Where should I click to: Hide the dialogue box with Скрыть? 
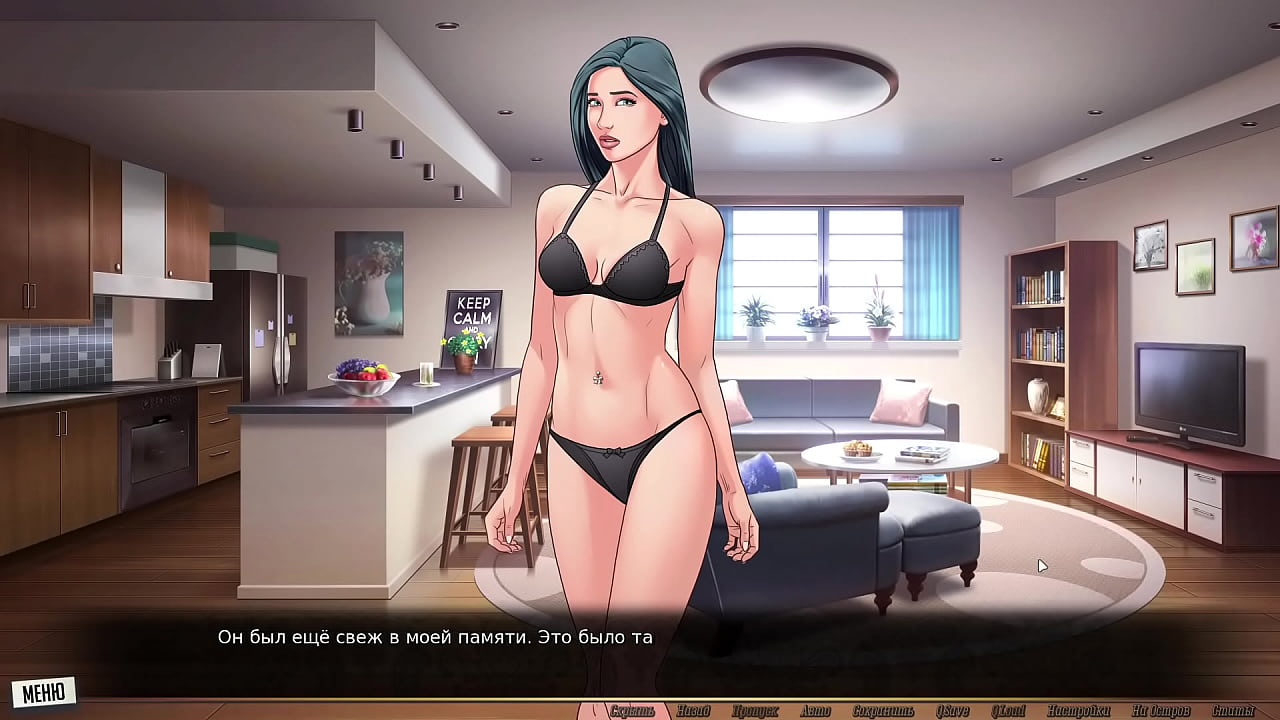(x=632, y=711)
